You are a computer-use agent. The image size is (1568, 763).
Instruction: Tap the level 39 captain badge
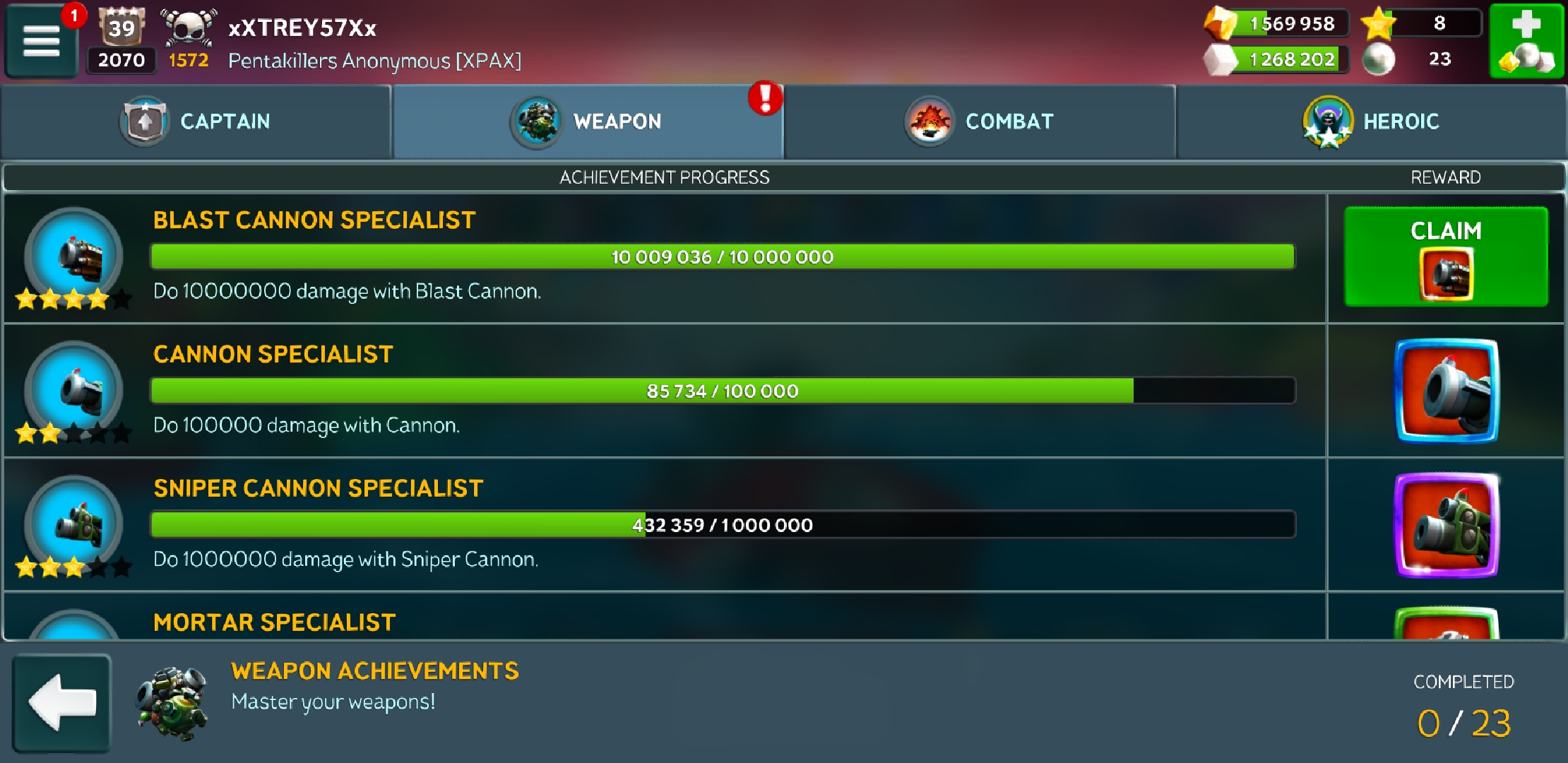pos(121,28)
